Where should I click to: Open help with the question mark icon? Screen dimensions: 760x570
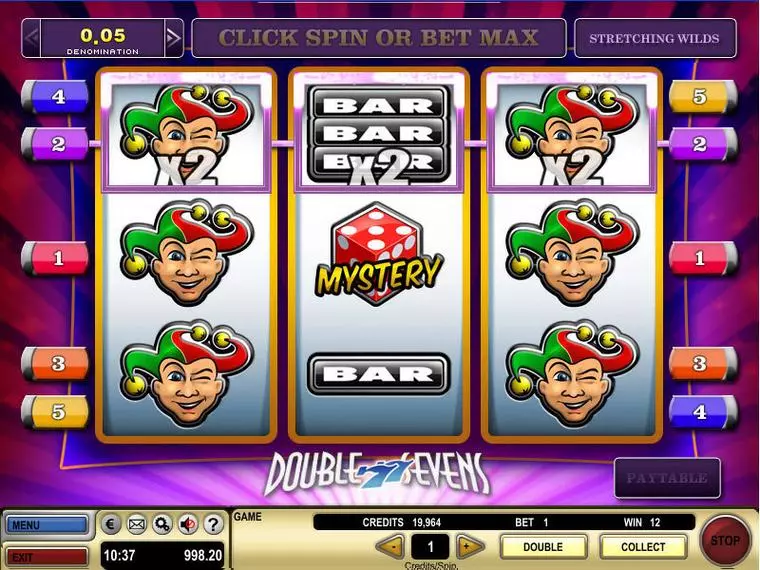coord(212,524)
